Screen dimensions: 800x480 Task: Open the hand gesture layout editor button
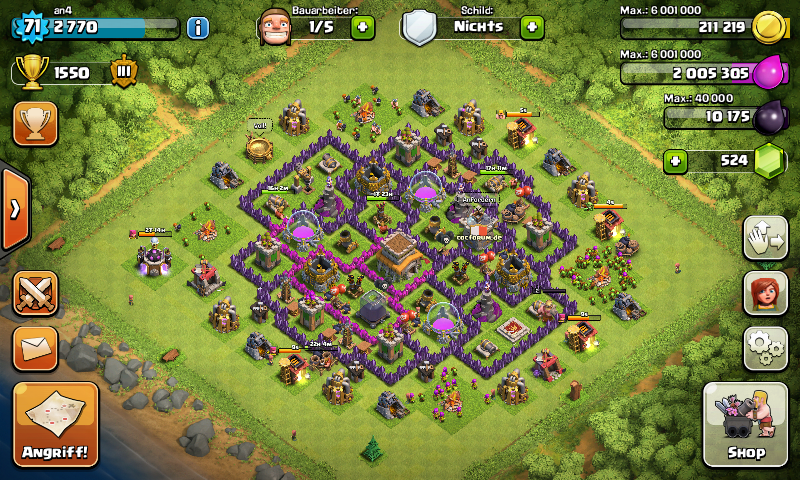click(x=763, y=237)
